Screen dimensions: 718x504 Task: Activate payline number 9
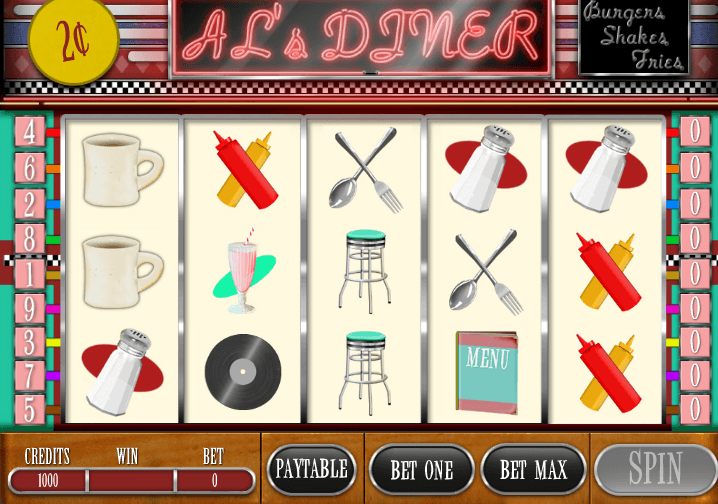(29, 308)
